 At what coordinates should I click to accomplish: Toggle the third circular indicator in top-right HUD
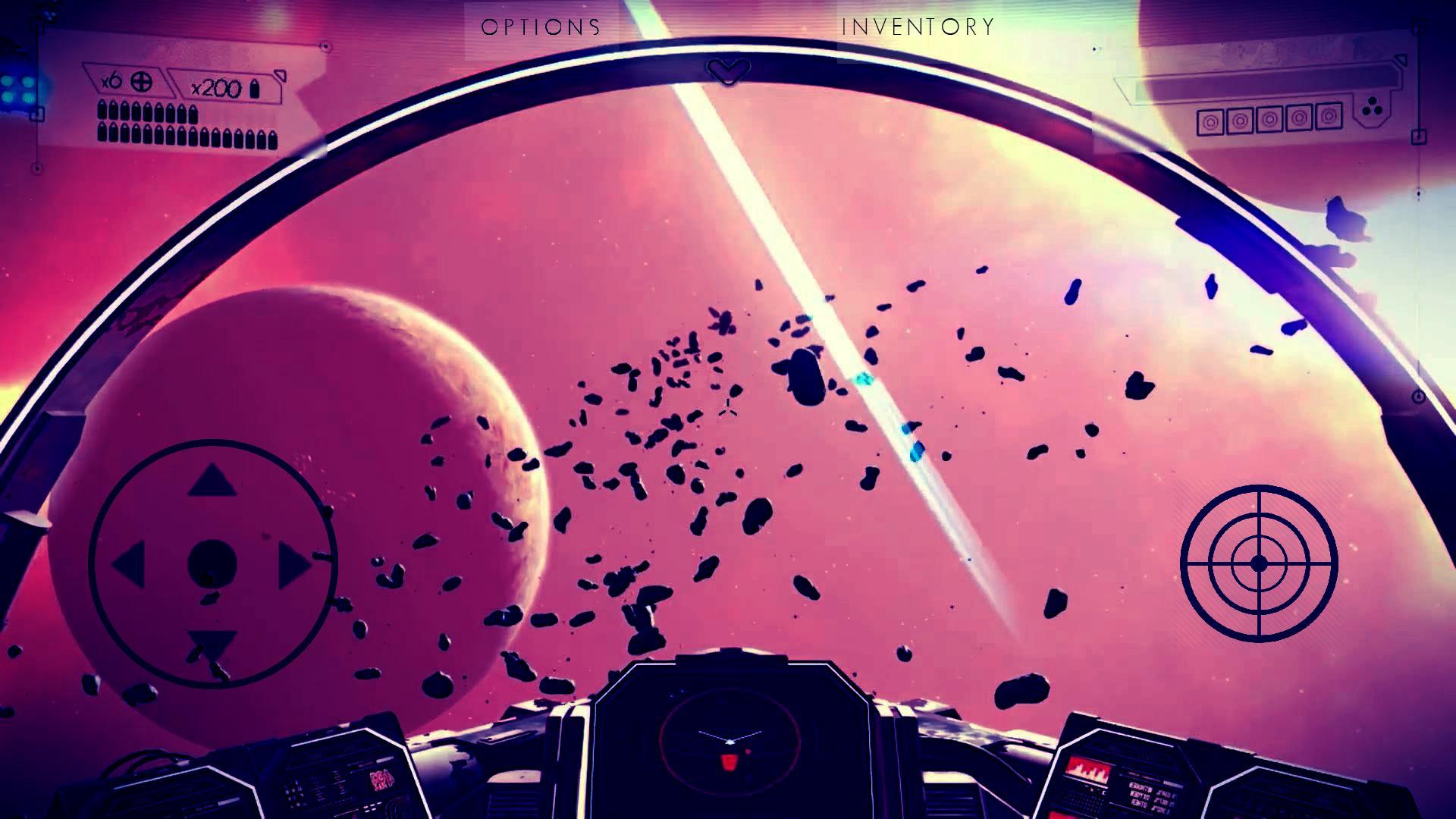pyautogui.click(x=1269, y=119)
